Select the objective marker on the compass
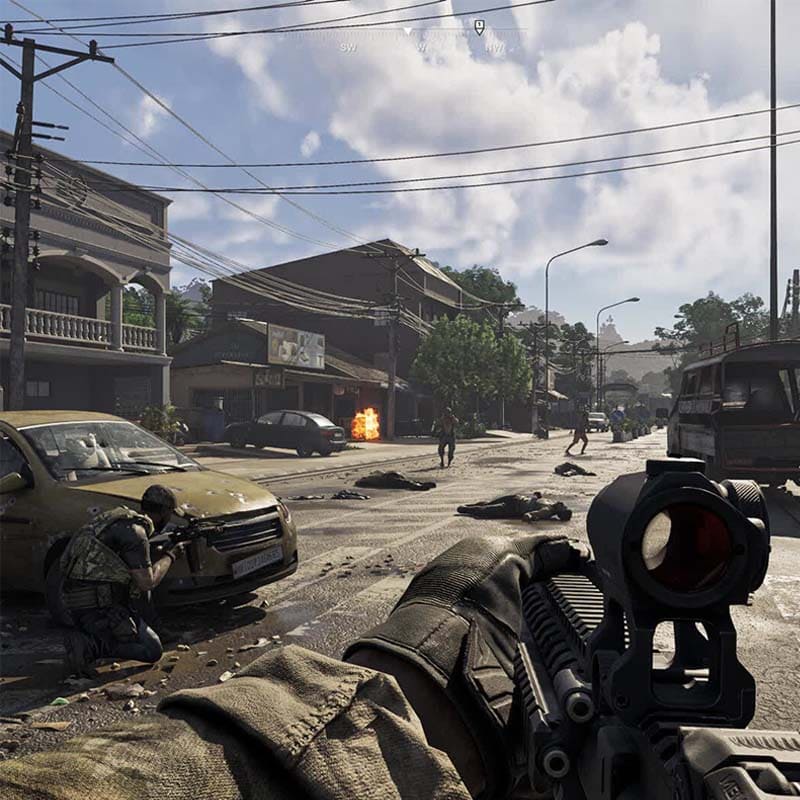Screen dimensions: 800x800 point(479,27)
